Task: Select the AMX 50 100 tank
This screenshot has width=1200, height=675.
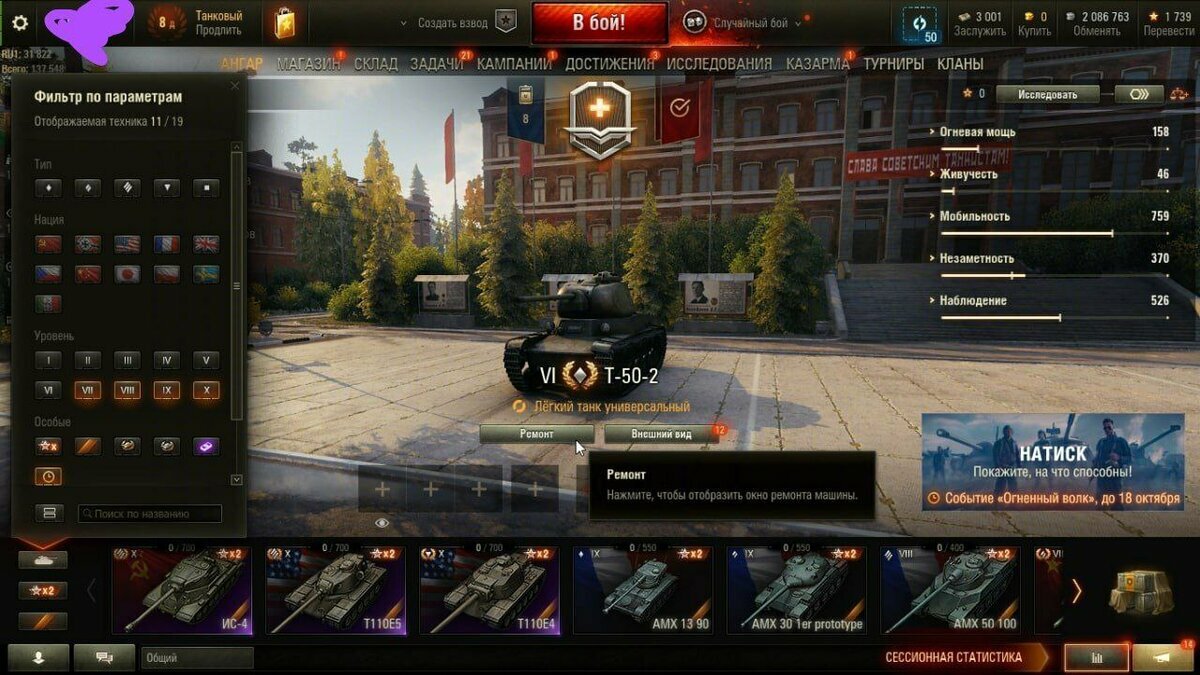Action: tap(950, 591)
